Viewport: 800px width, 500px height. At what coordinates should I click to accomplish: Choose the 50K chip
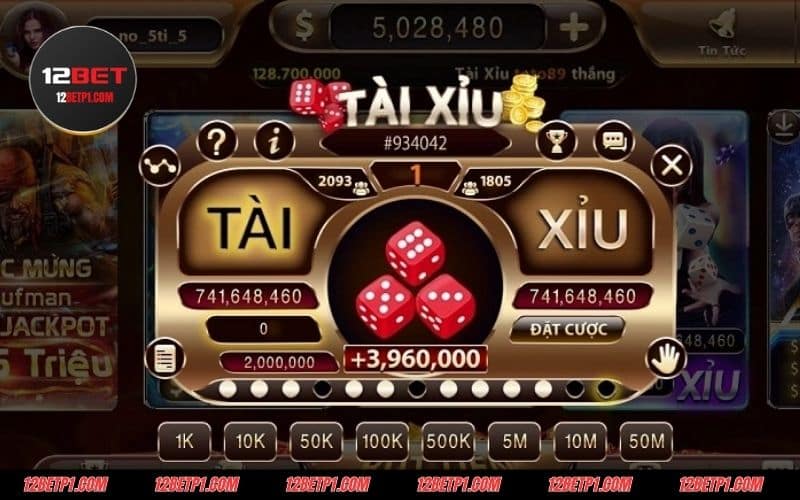(x=316, y=440)
